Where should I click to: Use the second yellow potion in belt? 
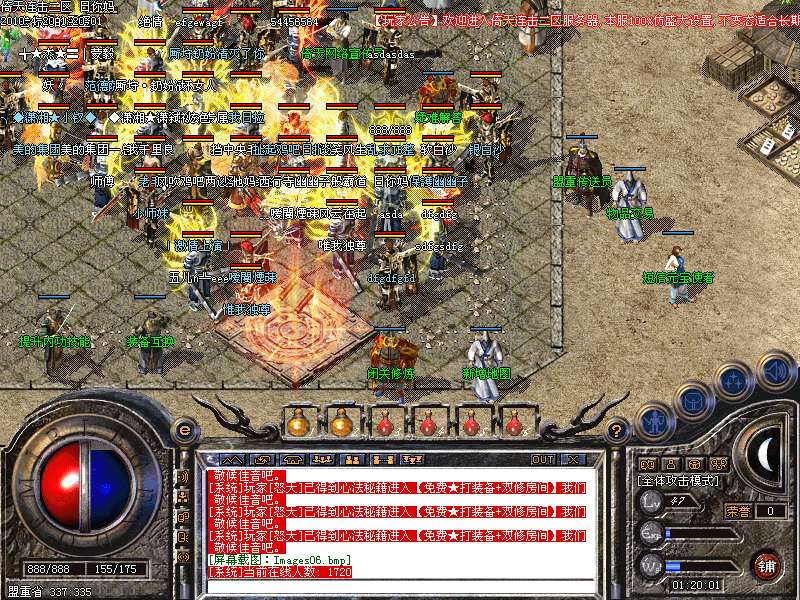(x=341, y=423)
